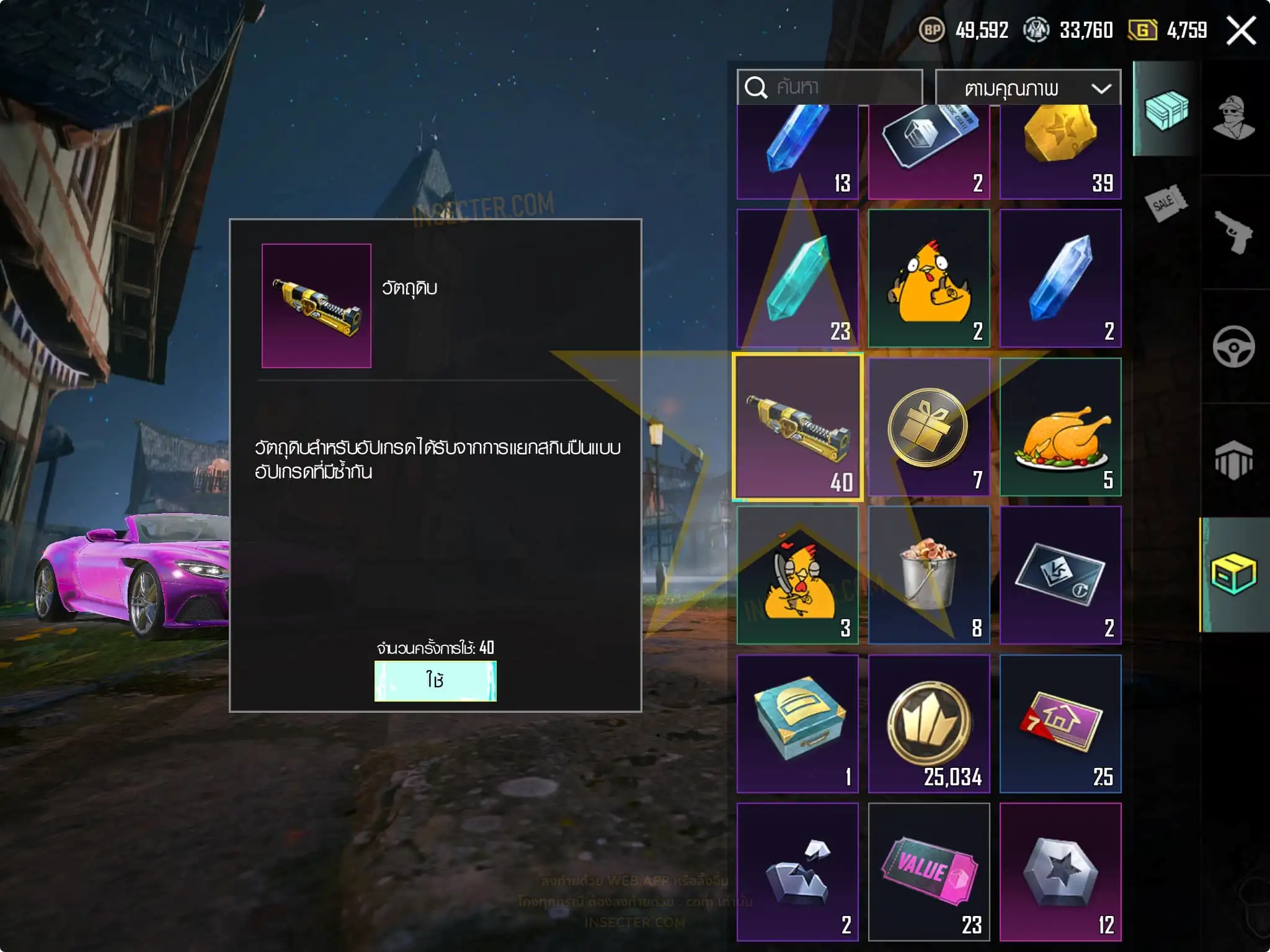Choose the bucket of chicken item
1270x952 pixels.
928,575
